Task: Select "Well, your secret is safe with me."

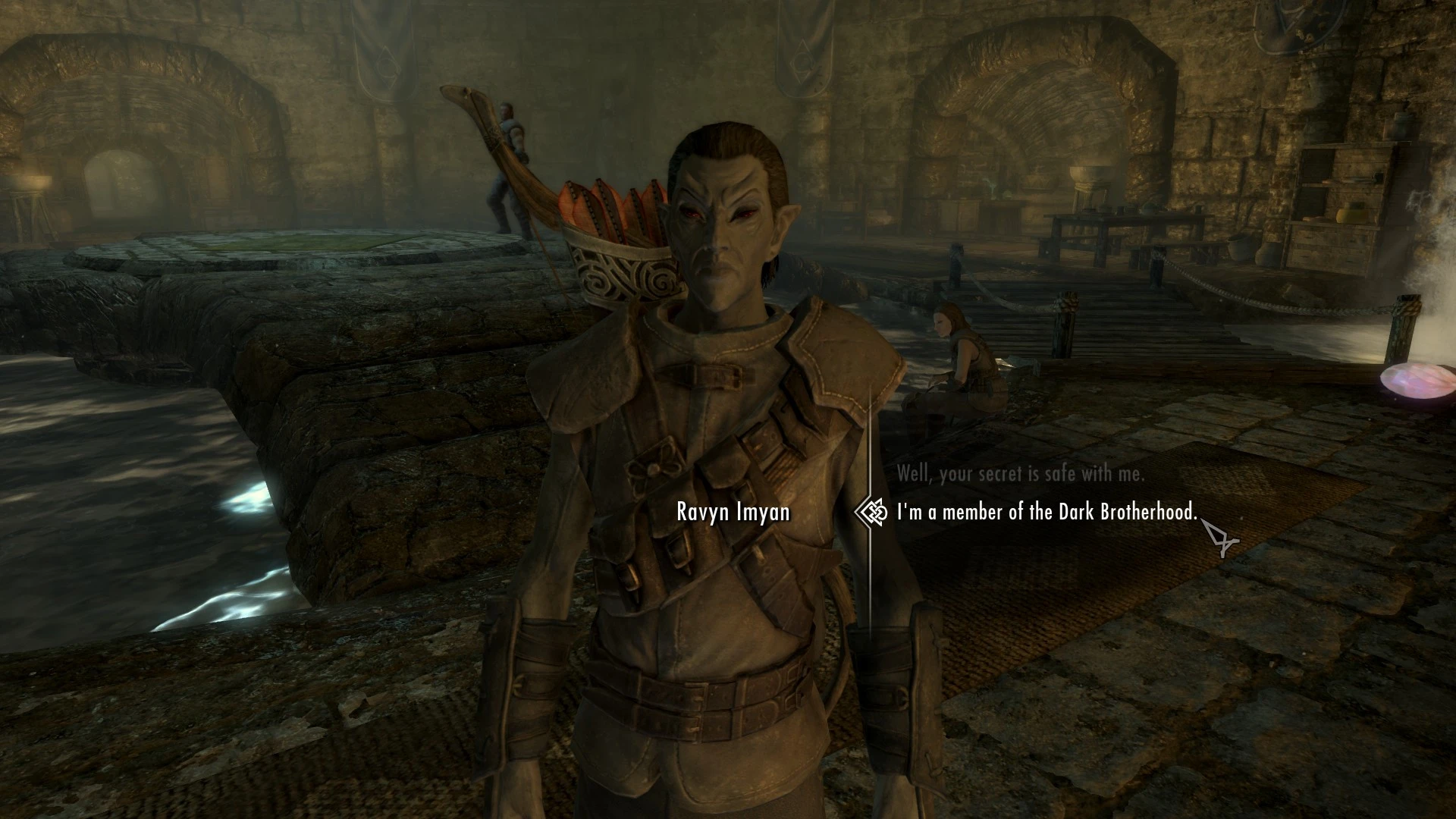Action: pos(1020,474)
